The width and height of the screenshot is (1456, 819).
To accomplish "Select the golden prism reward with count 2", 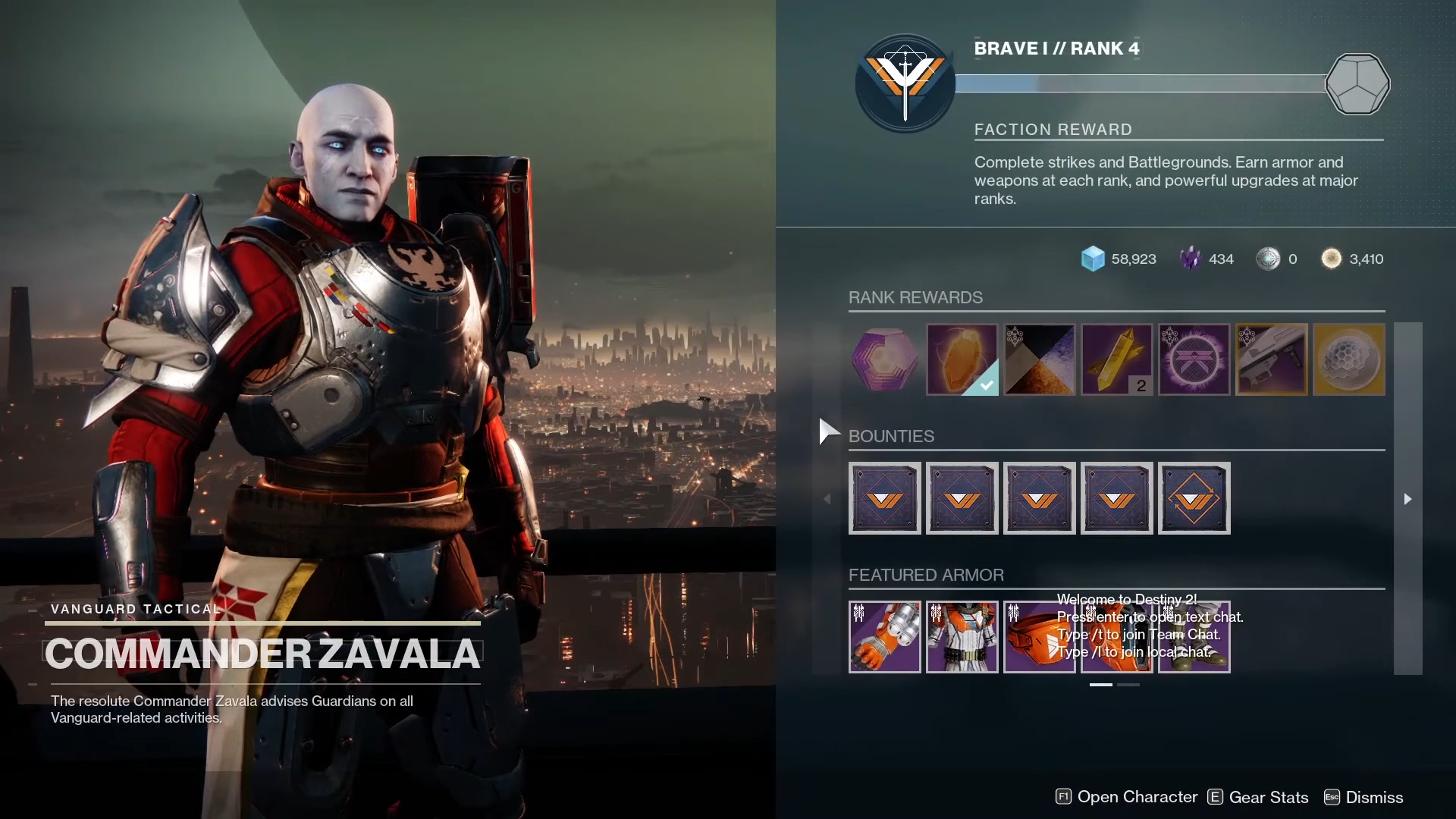I will pos(1116,359).
